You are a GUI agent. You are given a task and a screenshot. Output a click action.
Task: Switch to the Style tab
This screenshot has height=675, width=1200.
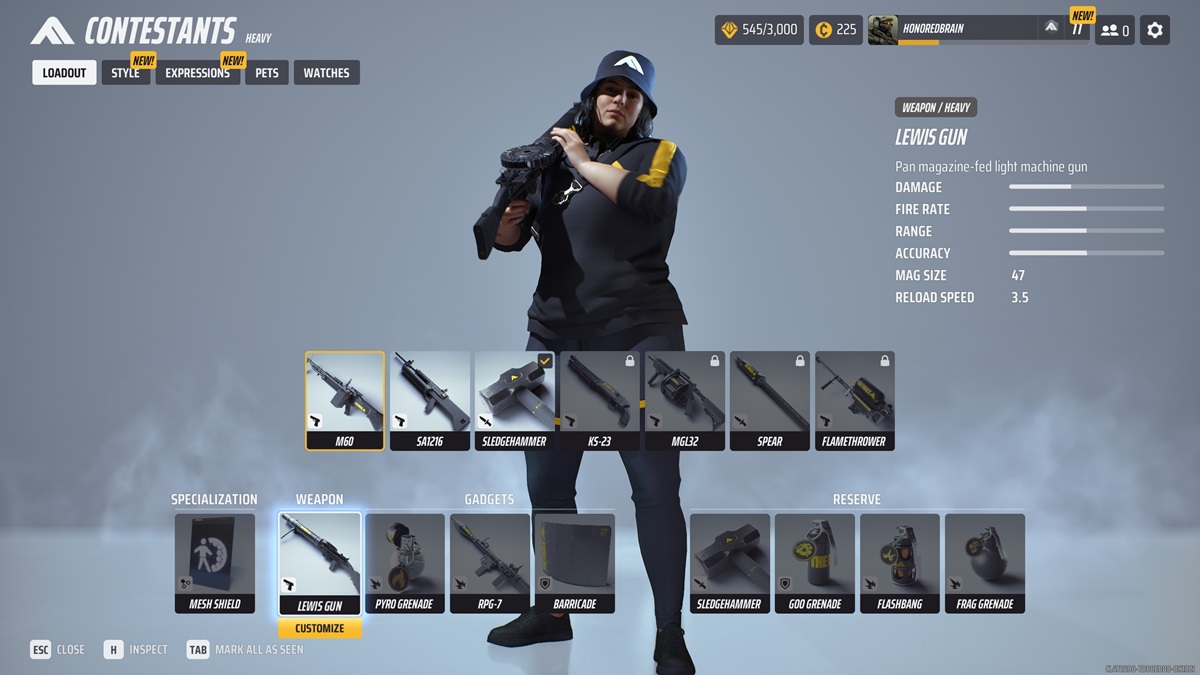pyautogui.click(x=126, y=73)
